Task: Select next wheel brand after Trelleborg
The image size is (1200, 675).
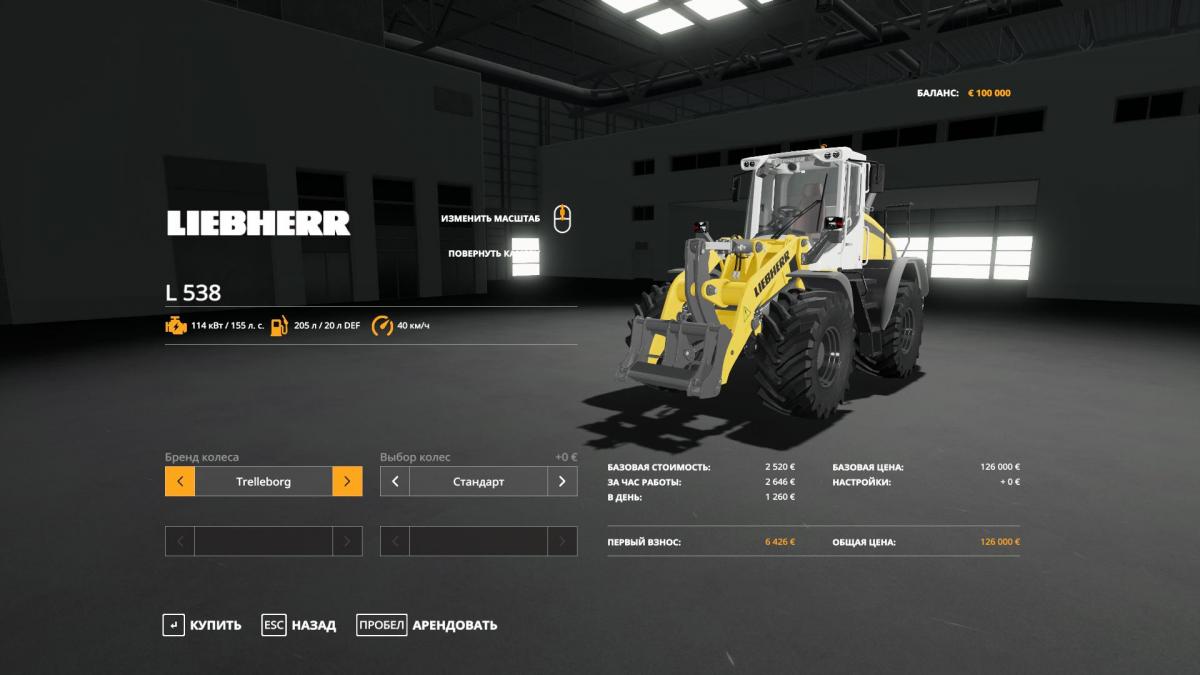Action: point(347,481)
